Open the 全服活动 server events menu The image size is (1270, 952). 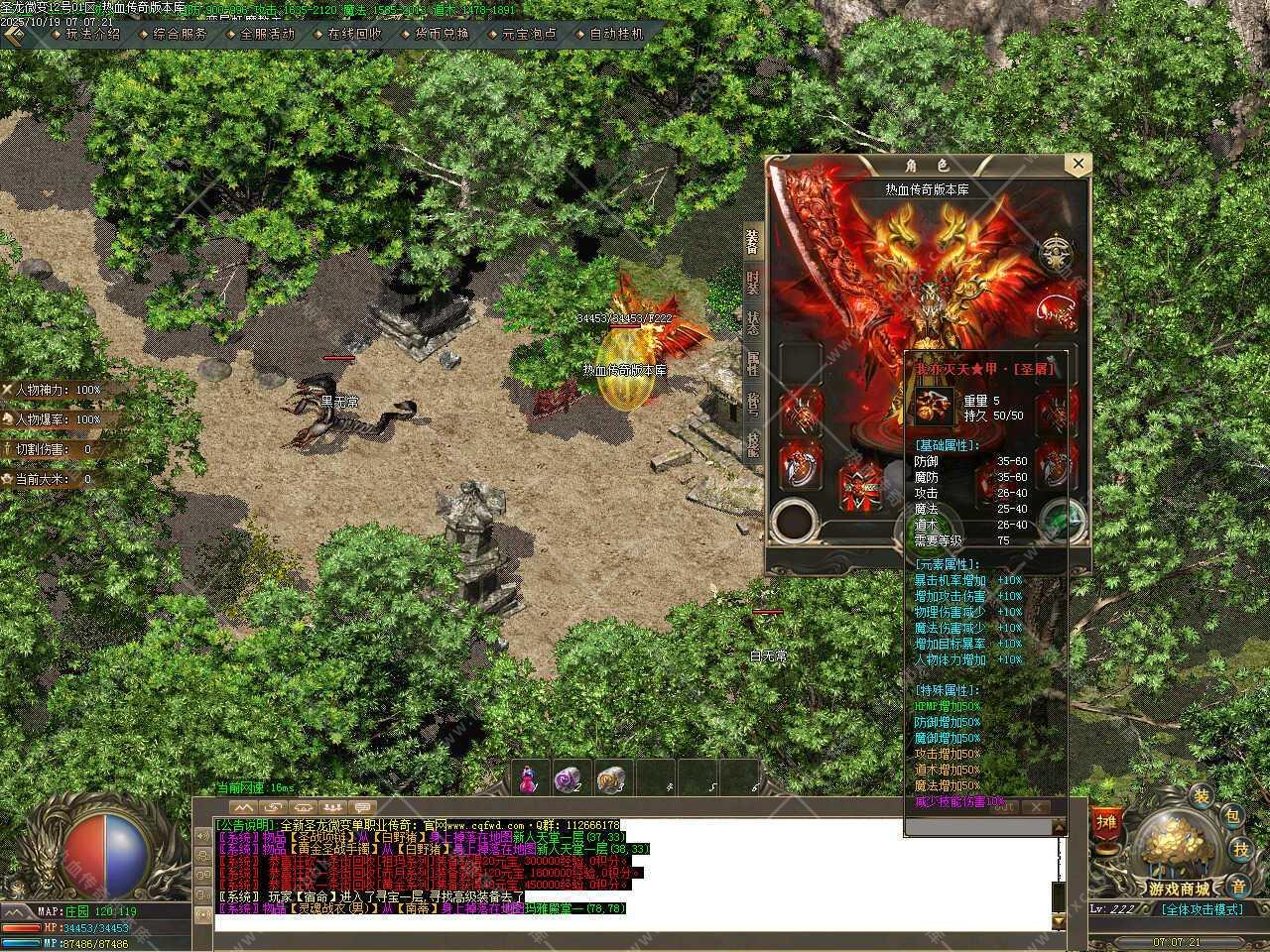point(267,33)
